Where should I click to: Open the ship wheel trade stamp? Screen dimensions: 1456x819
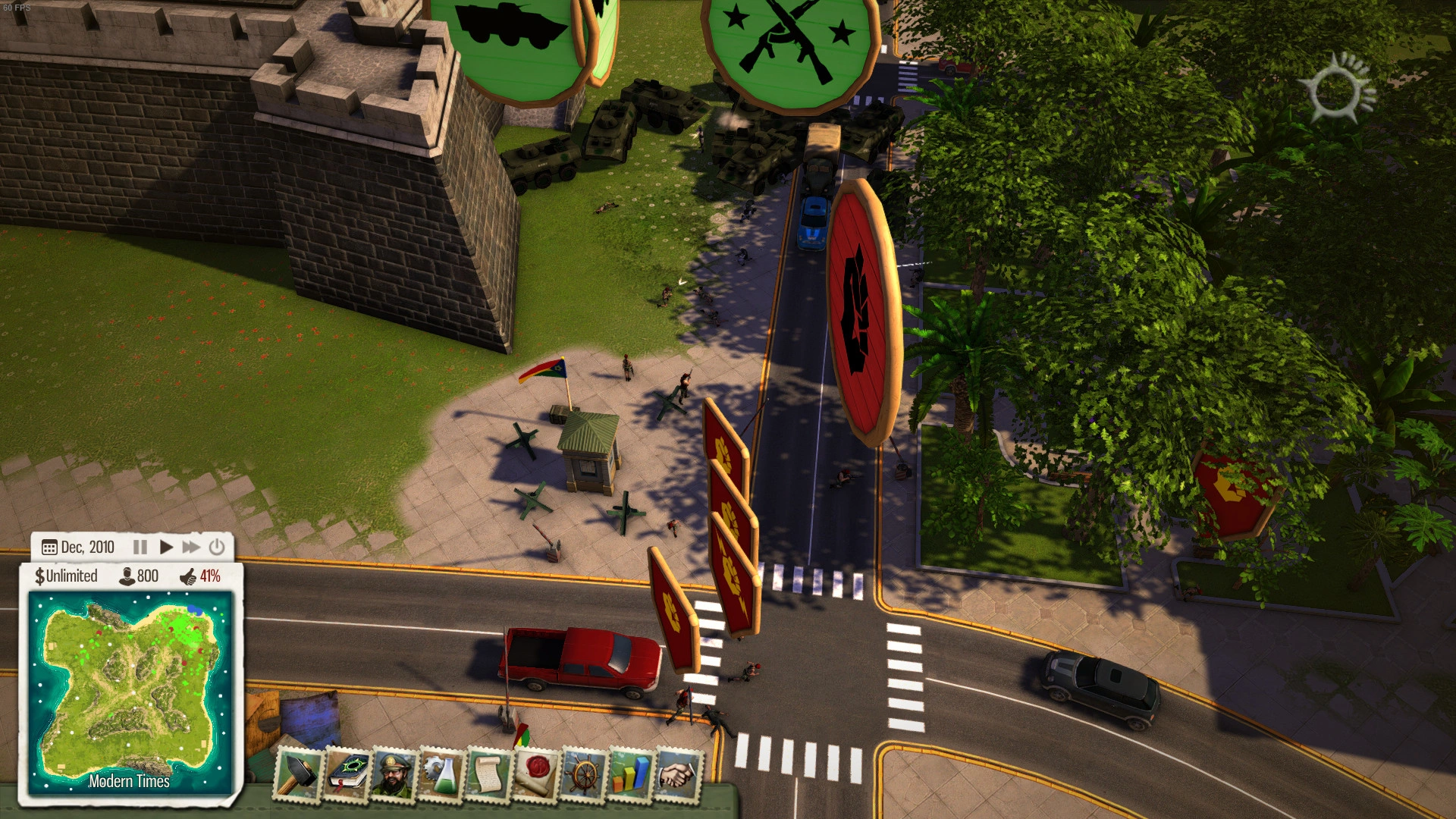tap(584, 774)
